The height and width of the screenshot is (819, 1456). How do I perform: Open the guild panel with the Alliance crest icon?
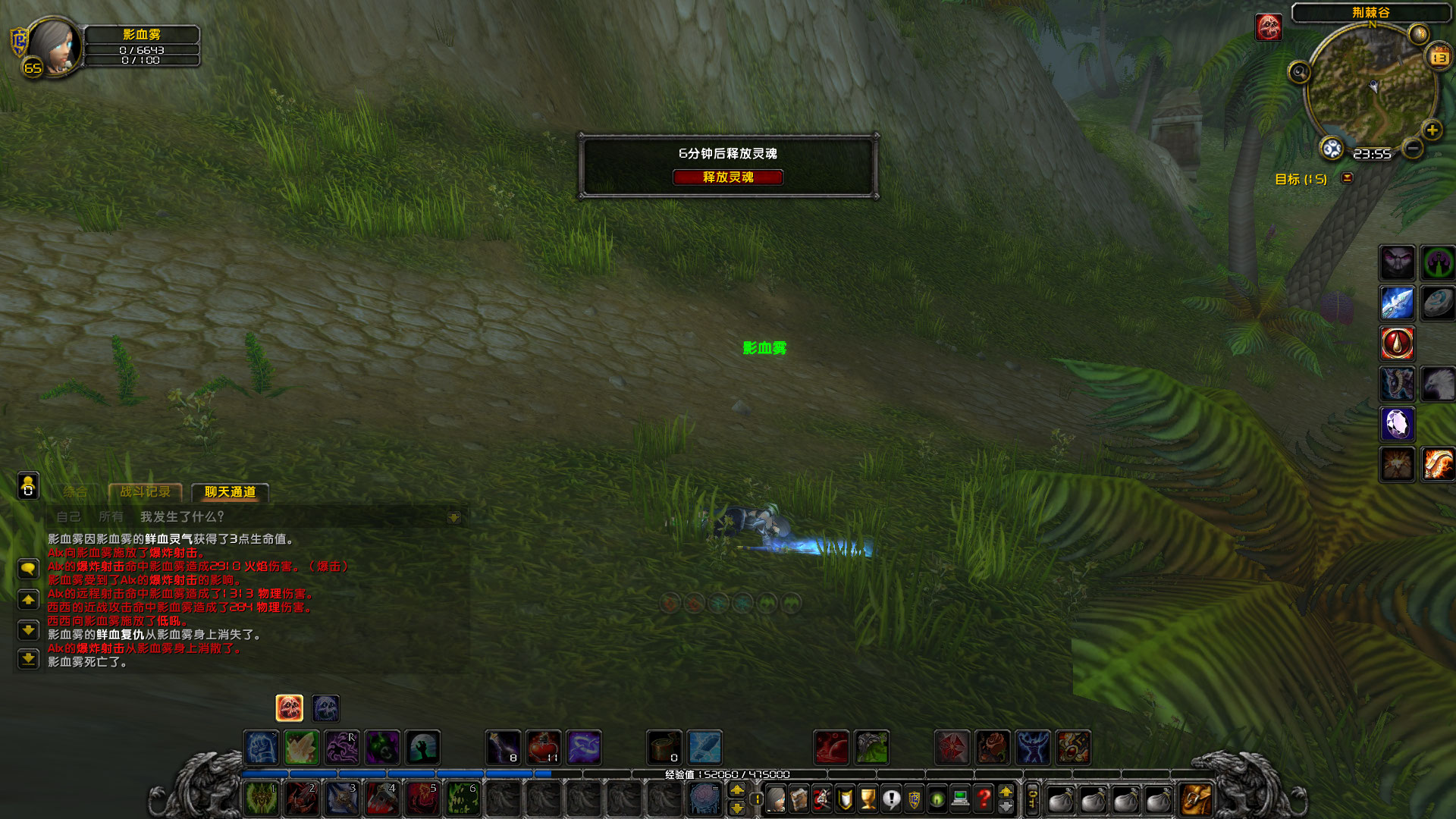tap(914, 798)
